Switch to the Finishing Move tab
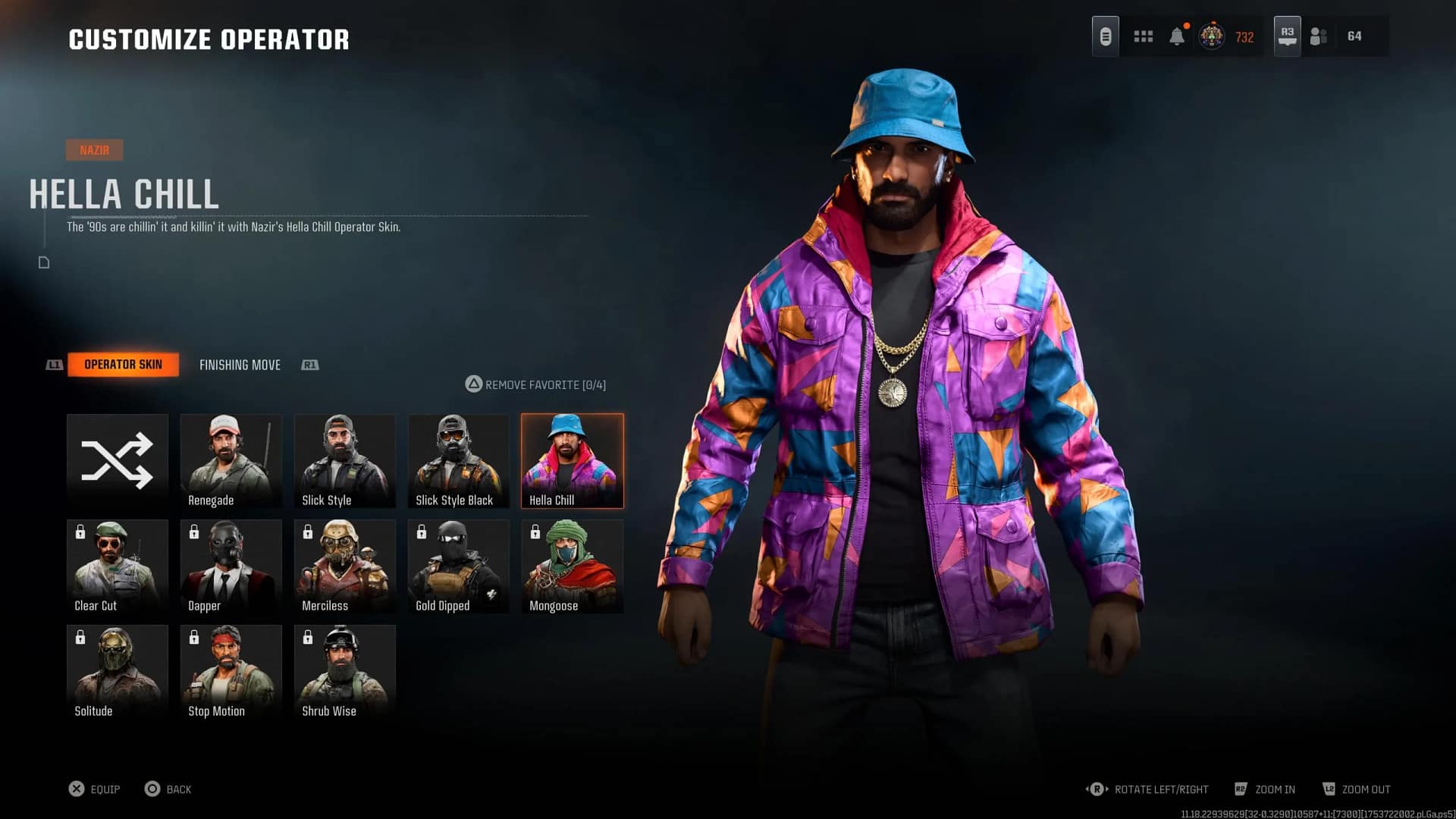This screenshot has height=819, width=1456. (240, 365)
